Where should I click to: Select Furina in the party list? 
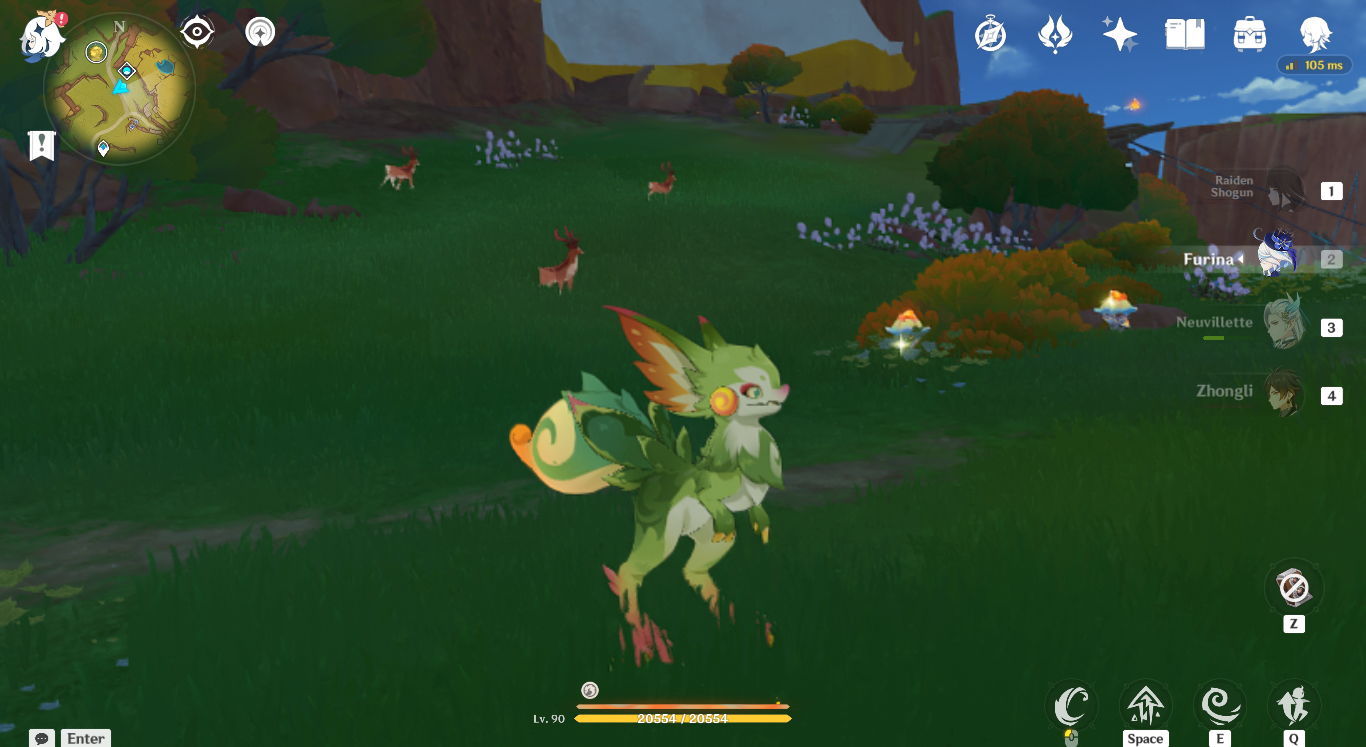pyautogui.click(x=1276, y=257)
